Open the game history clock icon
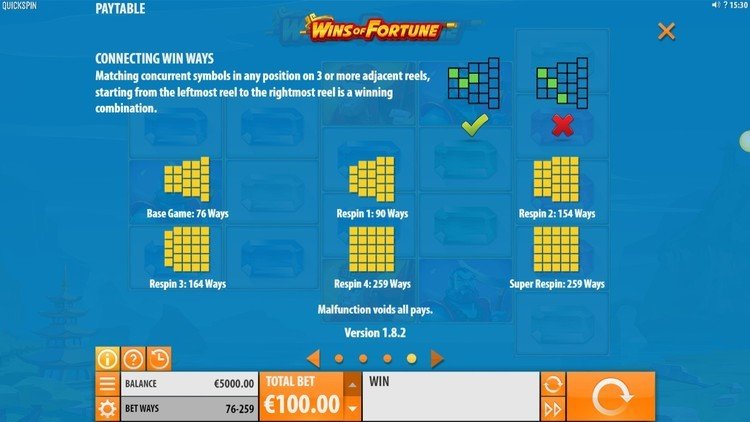This screenshot has height=422, width=750. tap(158, 359)
